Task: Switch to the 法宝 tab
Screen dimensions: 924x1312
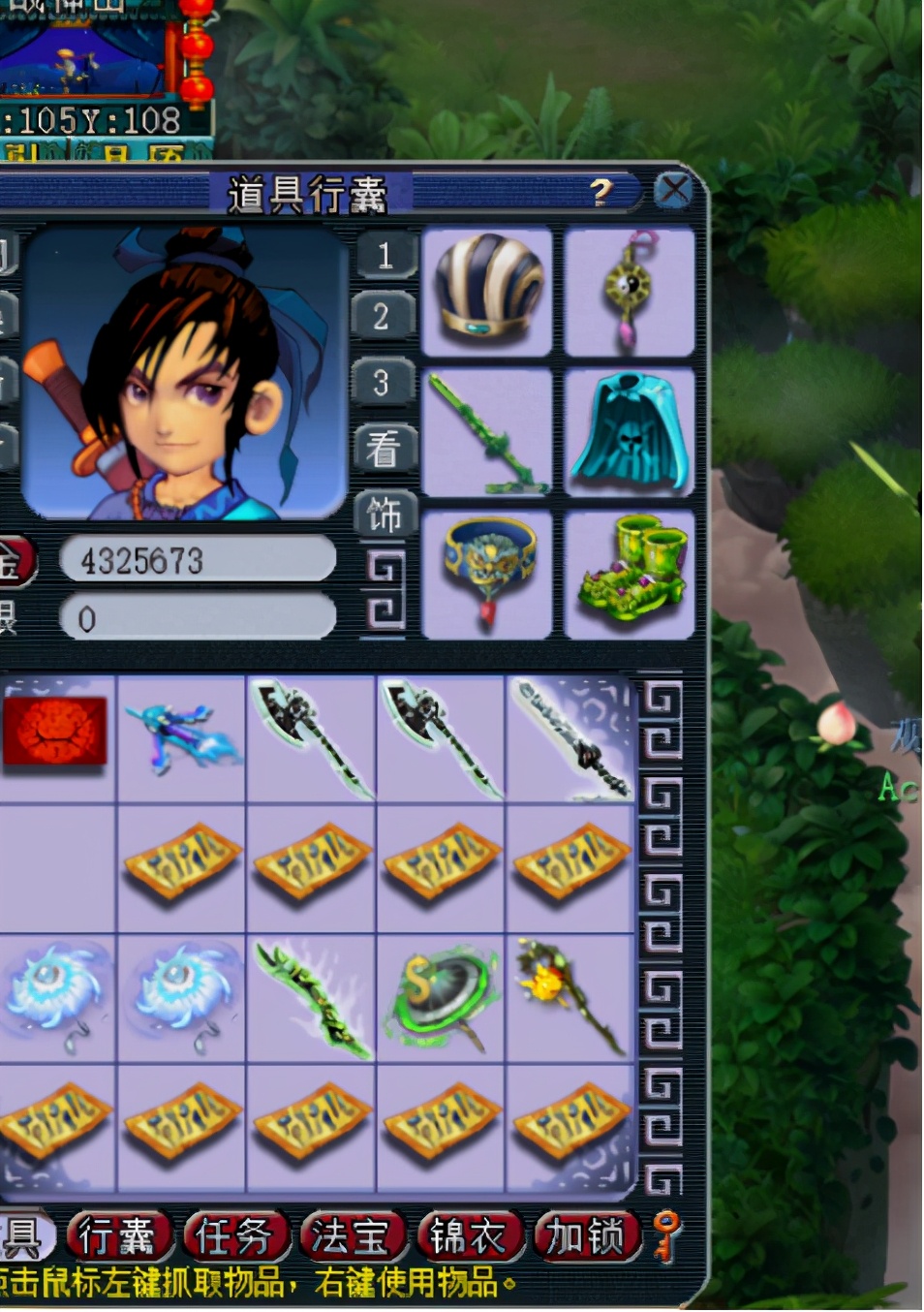Action: click(351, 1237)
